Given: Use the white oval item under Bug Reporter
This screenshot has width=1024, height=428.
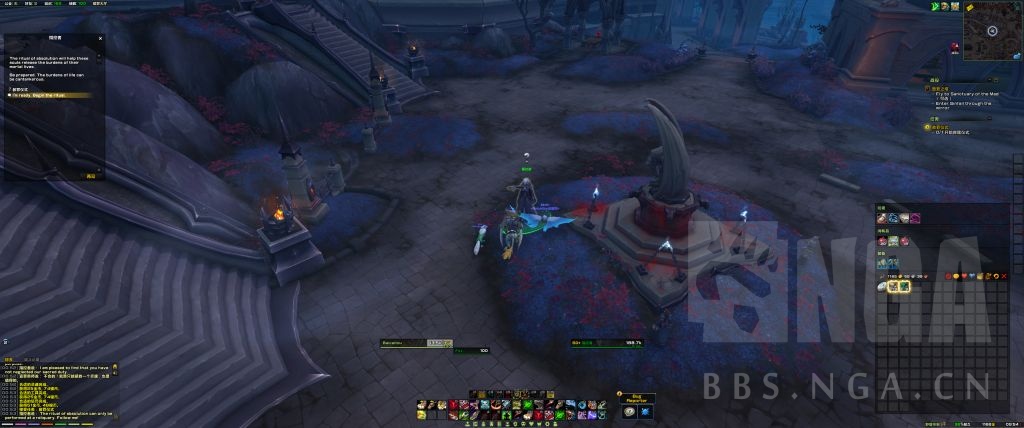Looking at the screenshot, I should coord(629,412).
